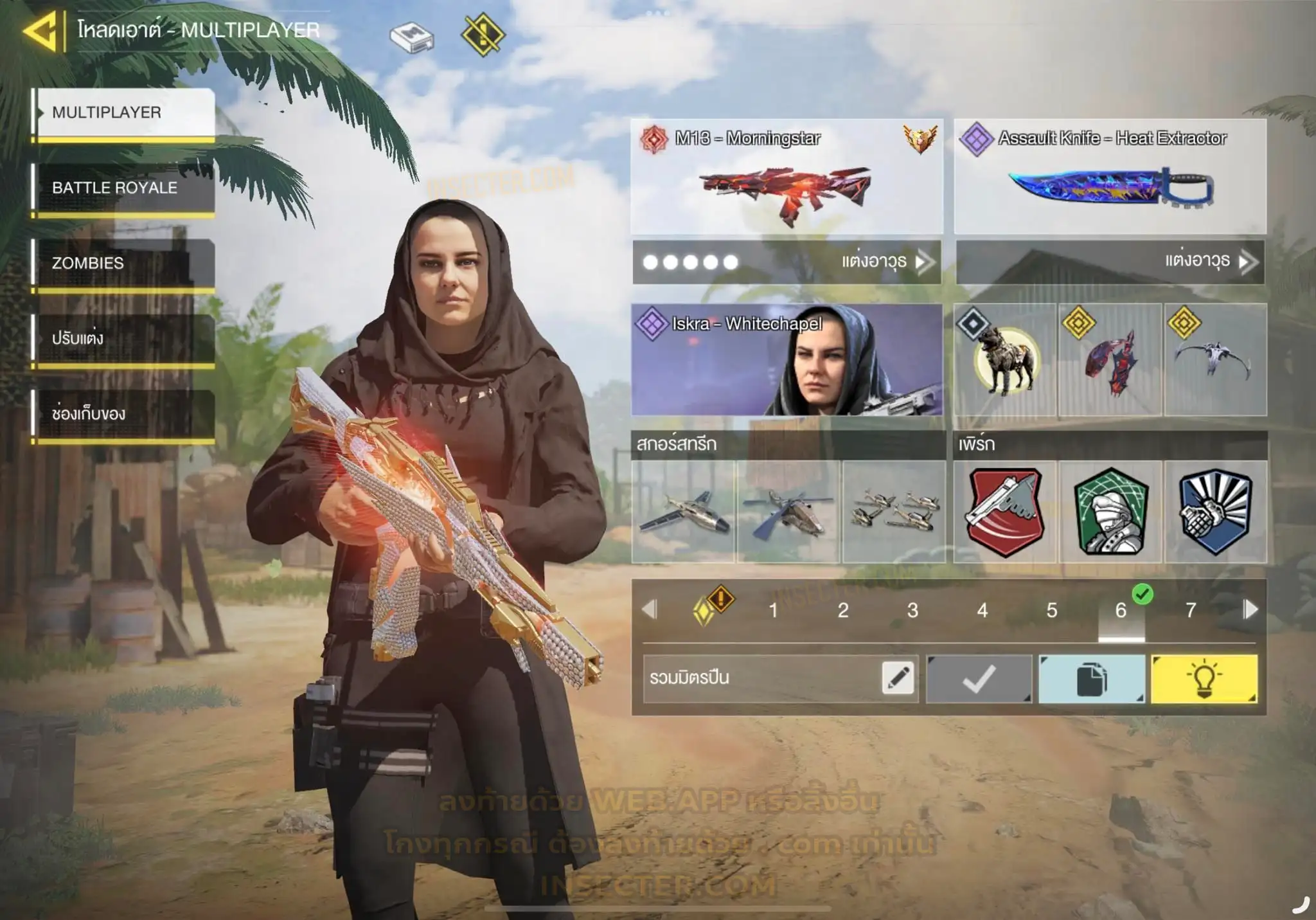Screen dimensions: 1316x920
Task: Confirm loadout with the checkmark button
Action: tap(979, 679)
